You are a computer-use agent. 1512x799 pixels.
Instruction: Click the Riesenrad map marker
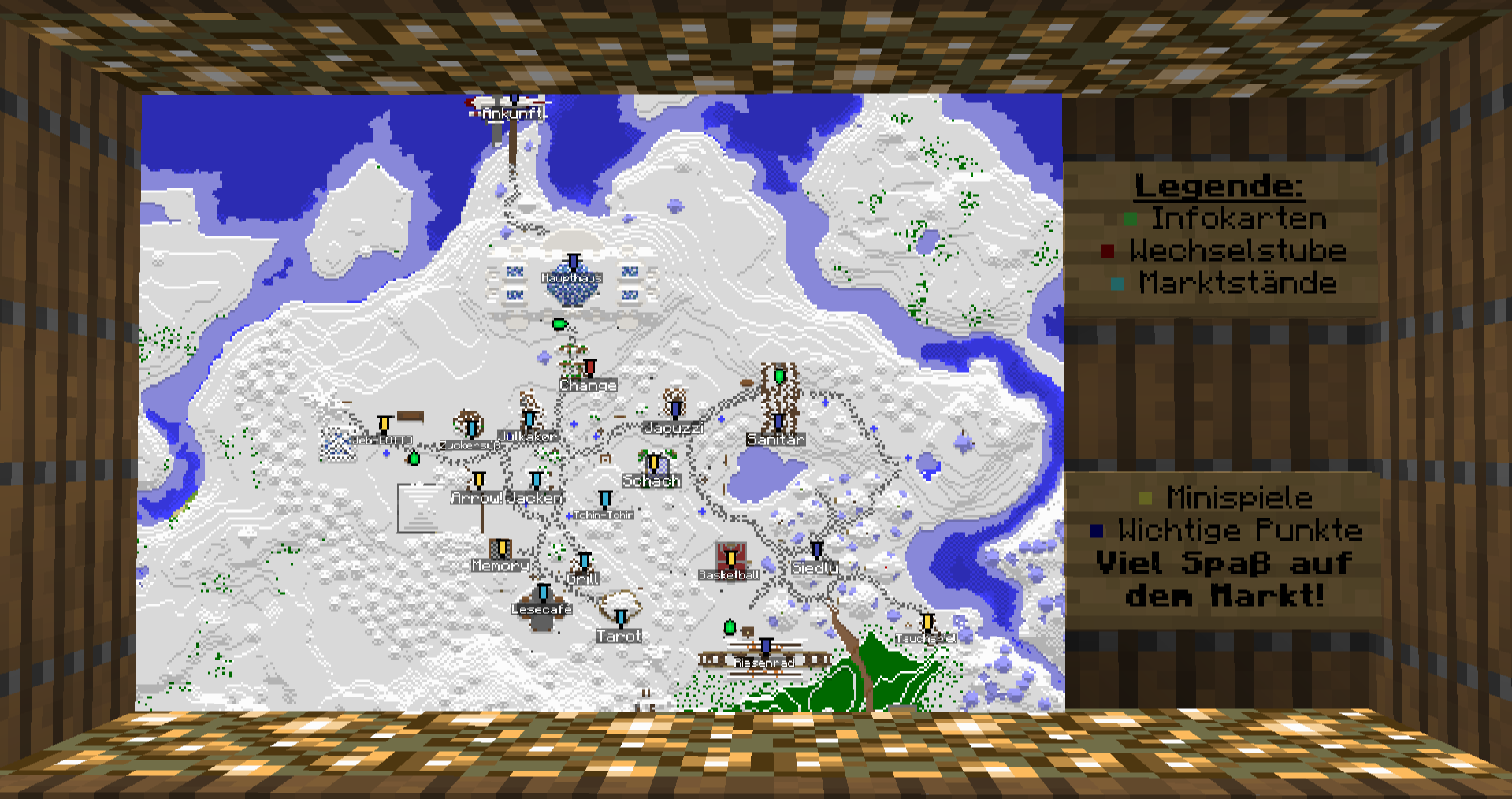[x=765, y=648]
